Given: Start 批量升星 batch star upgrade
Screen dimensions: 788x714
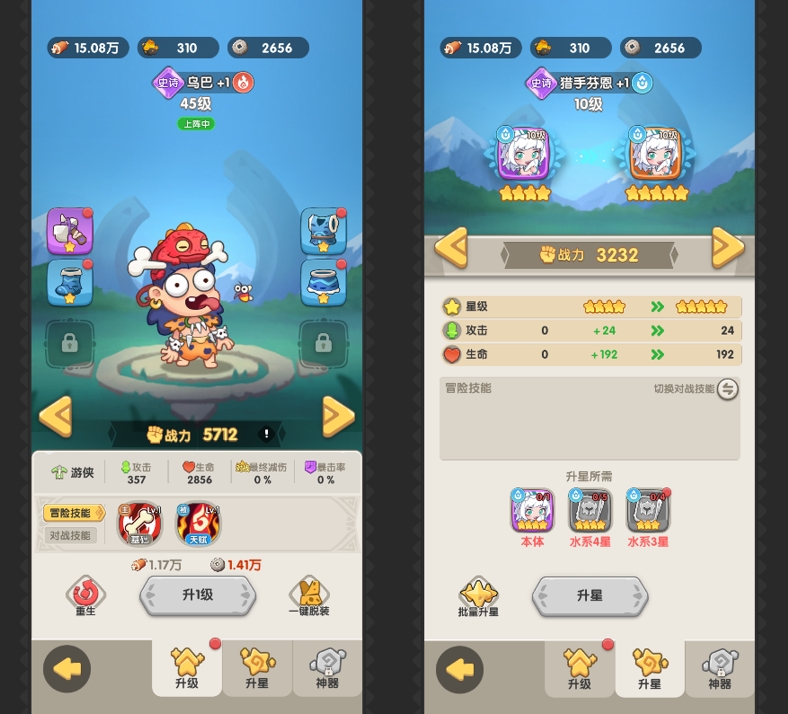Looking at the screenshot, I should point(478,596).
